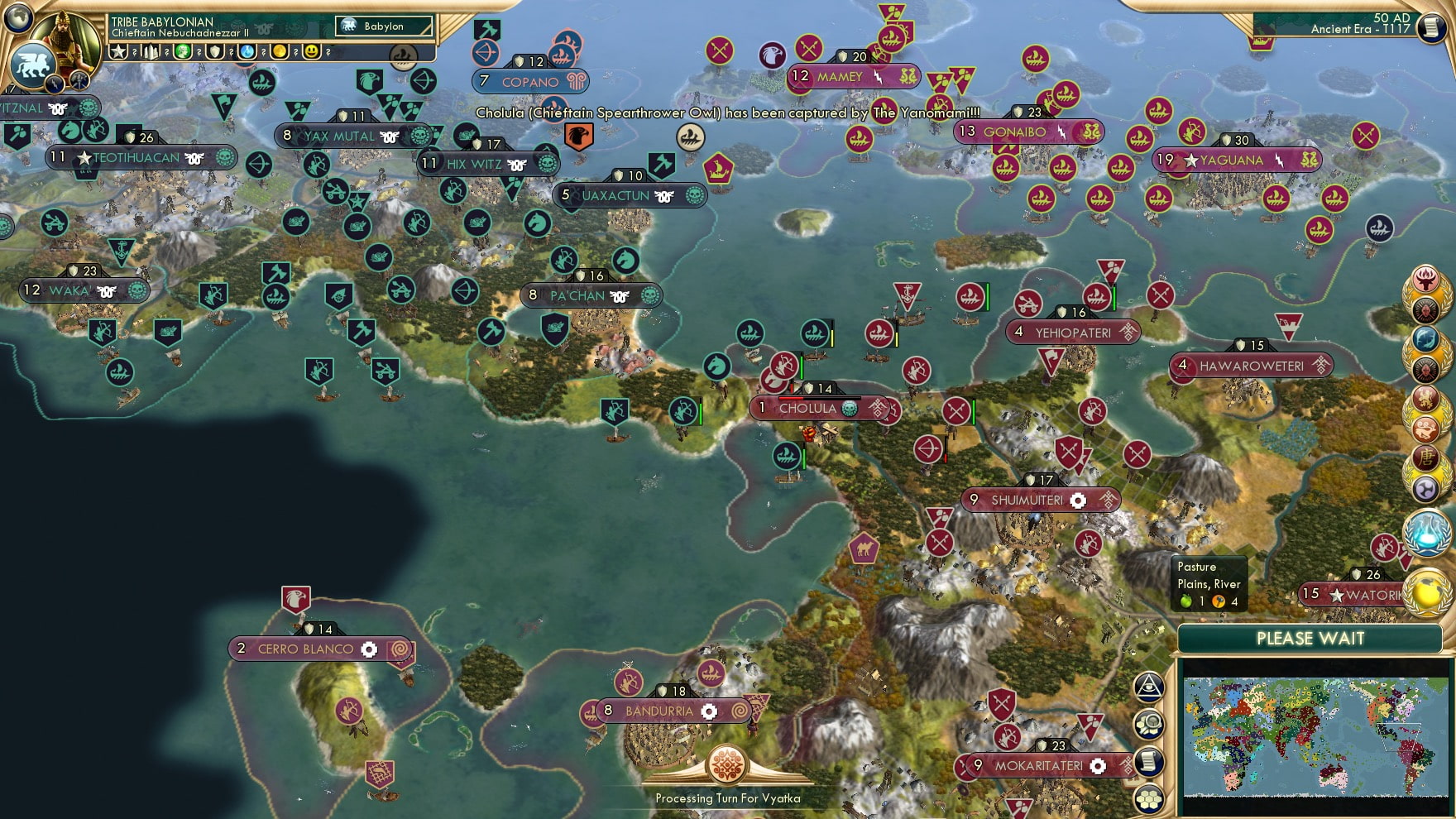Click the green culture face icon in the top bar

coord(184,51)
